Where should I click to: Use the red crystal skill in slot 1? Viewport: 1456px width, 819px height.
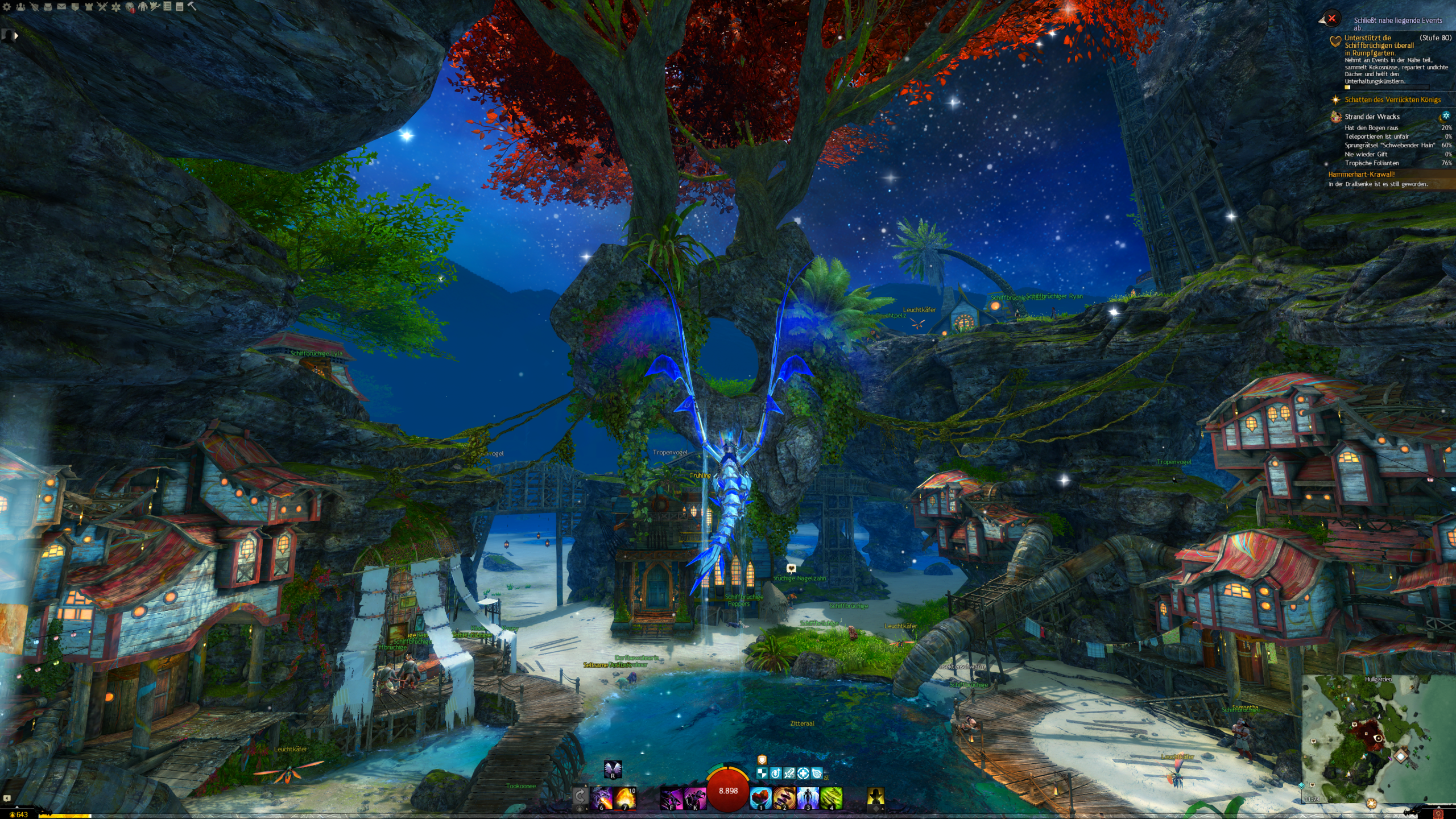point(760,797)
